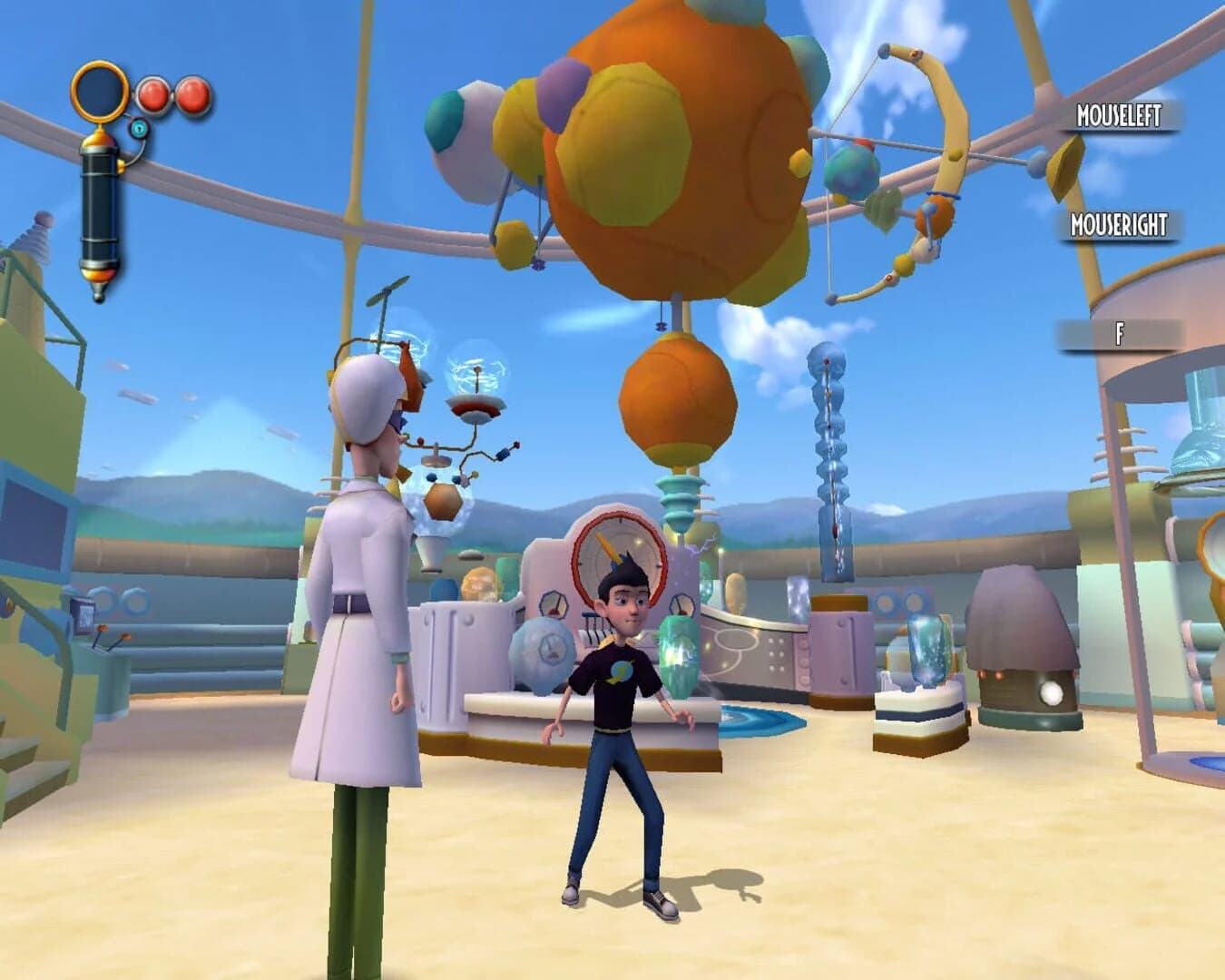Viewport: 1225px width, 980px height.
Task: Select the swirl logo on Wilbur's shirt
Action: pos(623,673)
